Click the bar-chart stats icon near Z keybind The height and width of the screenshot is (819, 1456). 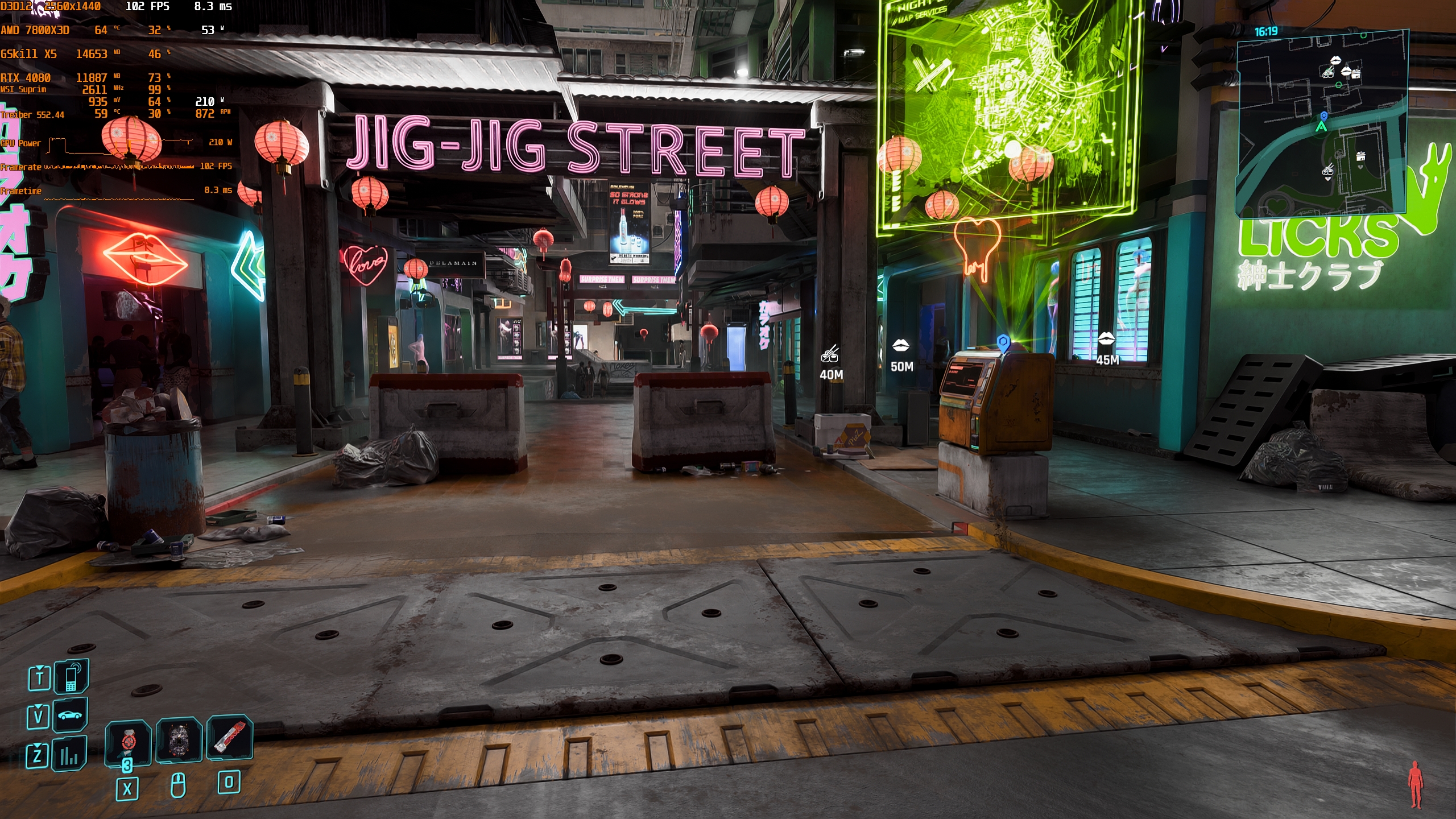pos(69,755)
